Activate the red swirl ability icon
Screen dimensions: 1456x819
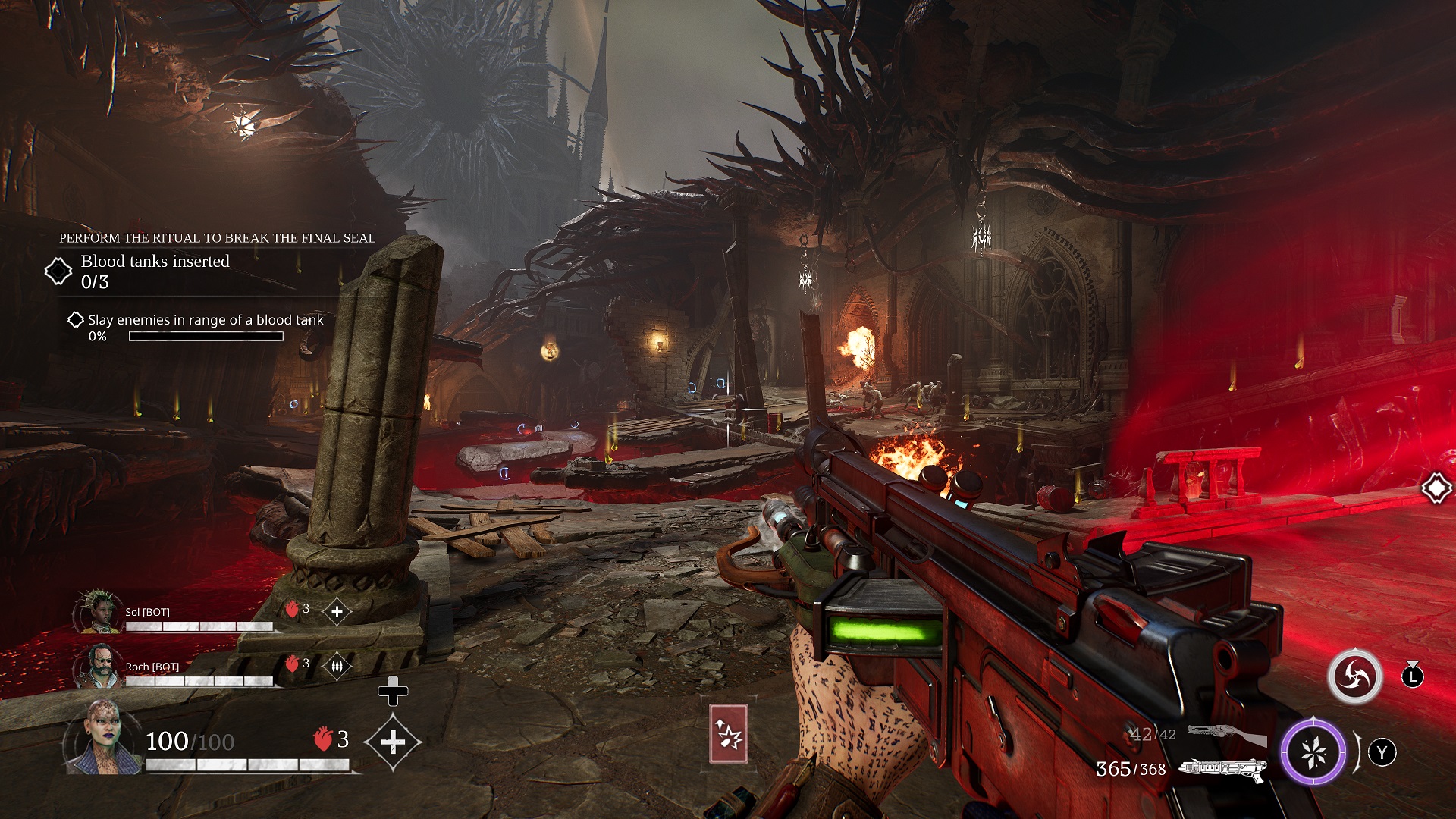pyautogui.click(x=1355, y=676)
